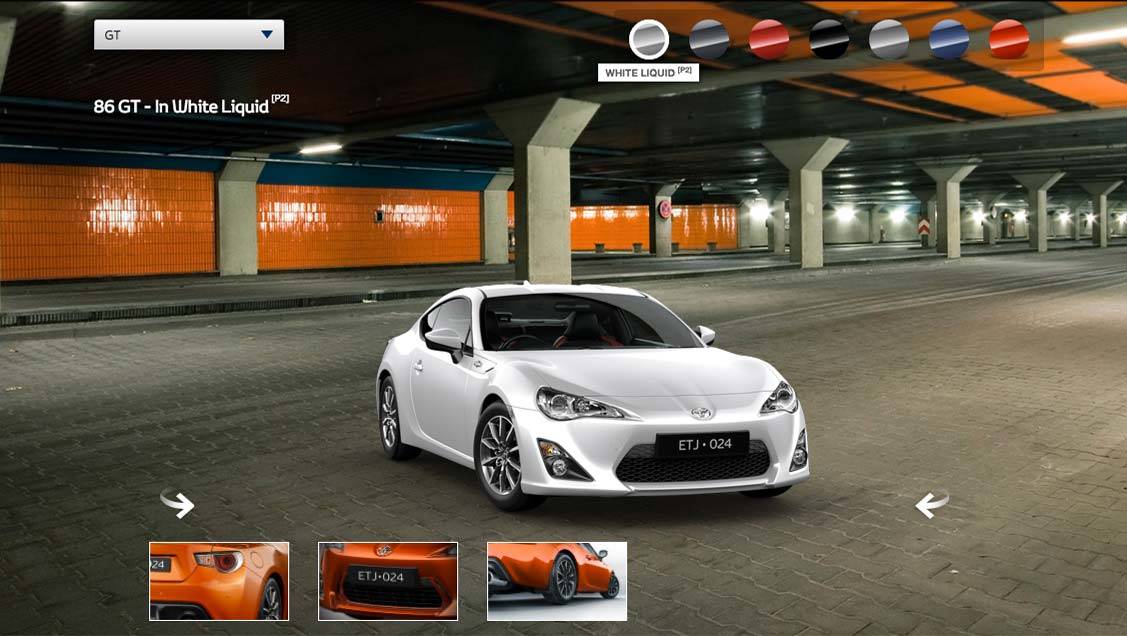Choose the dark grey paint swatch

[x=709, y=40]
